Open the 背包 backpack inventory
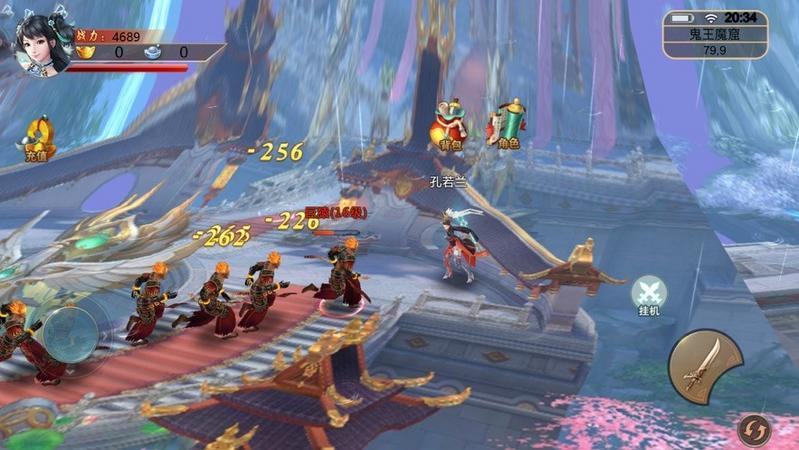799x450 pixels. [x=451, y=125]
